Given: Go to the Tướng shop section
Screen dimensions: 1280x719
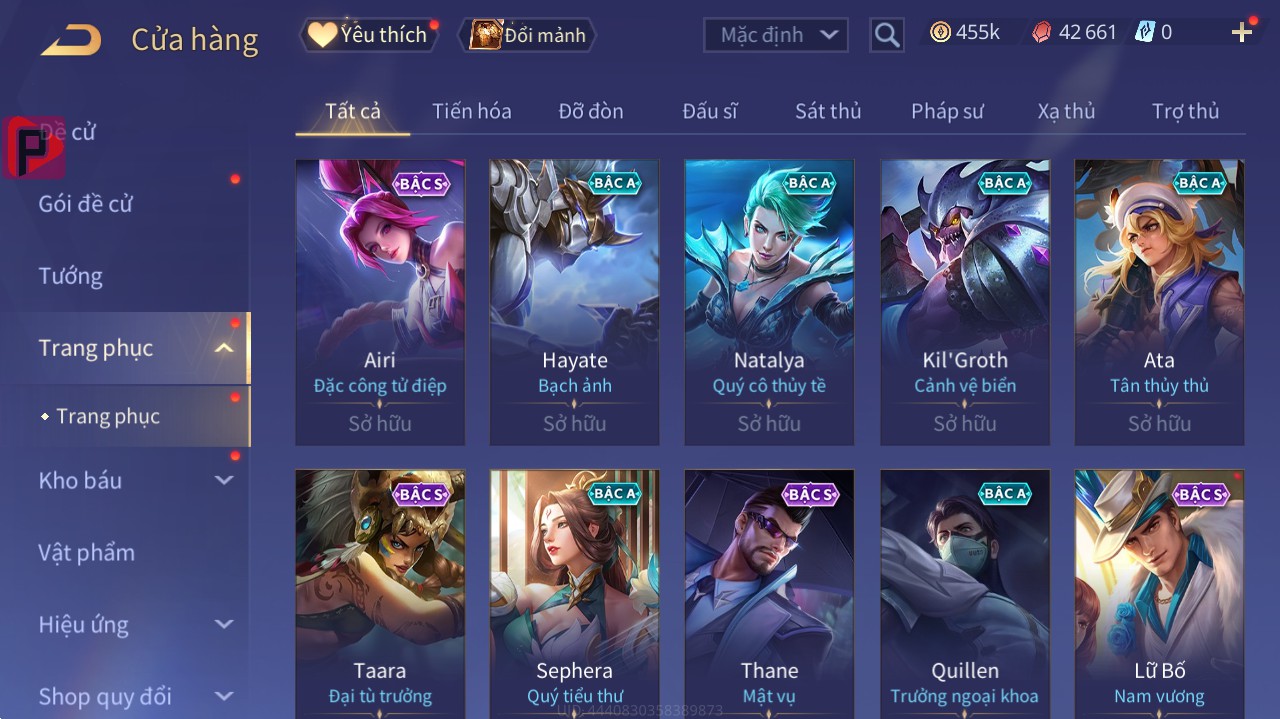Looking at the screenshot, I should pyautogui.click(x=71, y=276).
